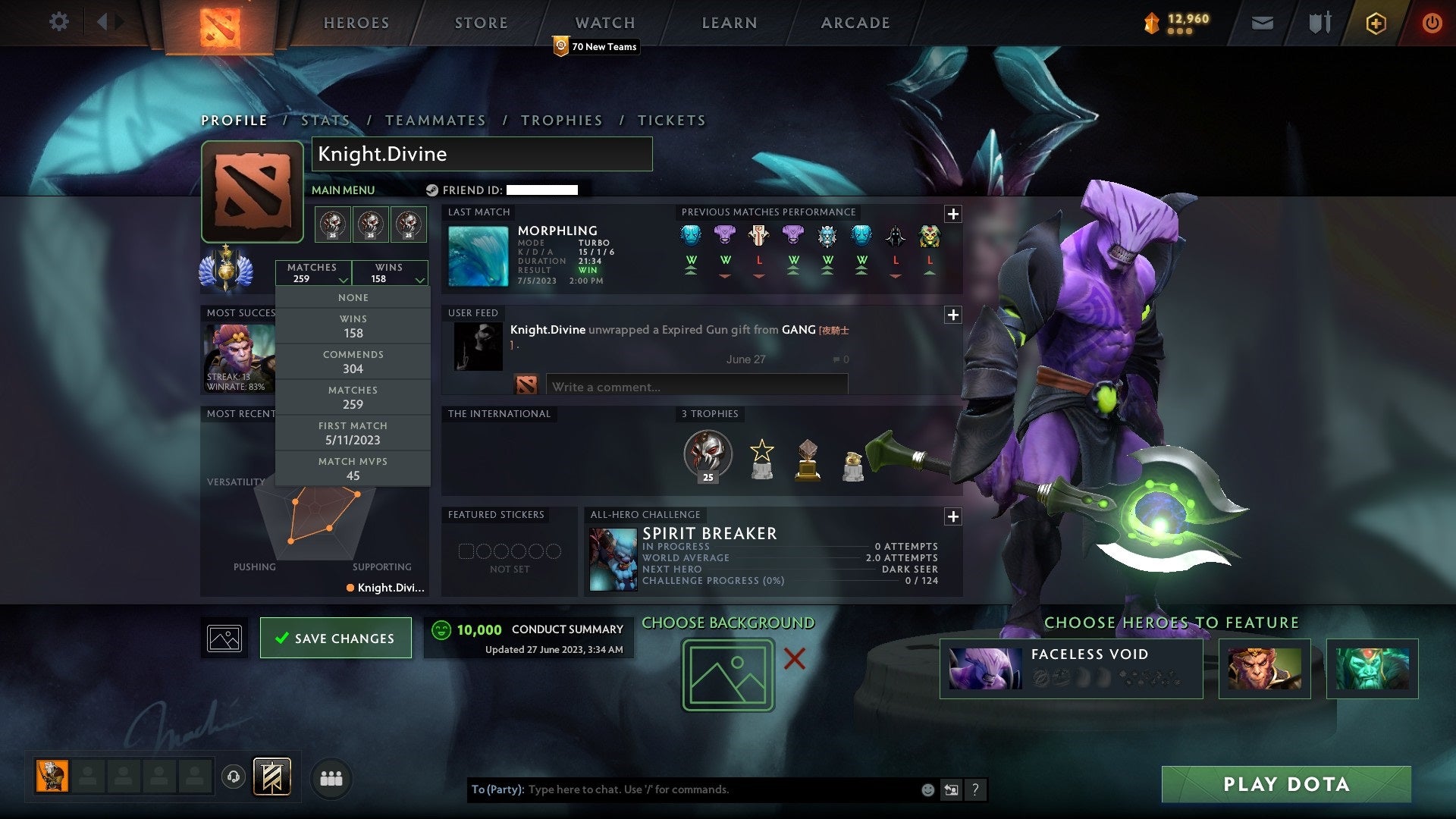Screen dimensions: 1456x819
Task: Open the friends list icon near chat bar
Action: [x=332, y=777]
